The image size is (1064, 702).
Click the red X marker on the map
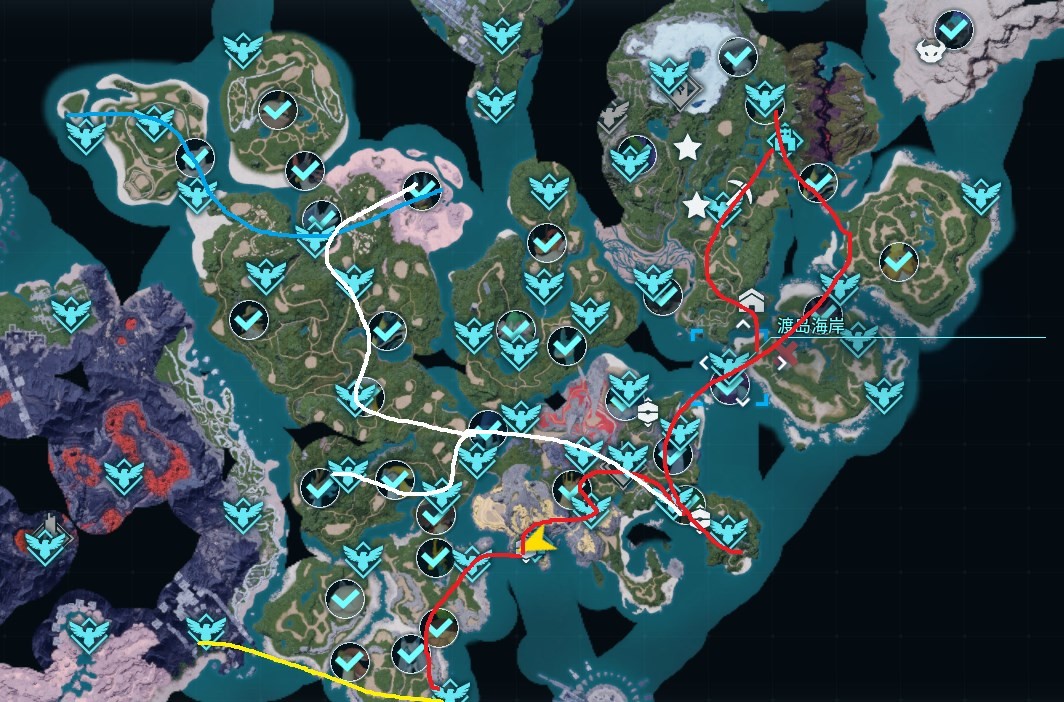pos(787,352)
